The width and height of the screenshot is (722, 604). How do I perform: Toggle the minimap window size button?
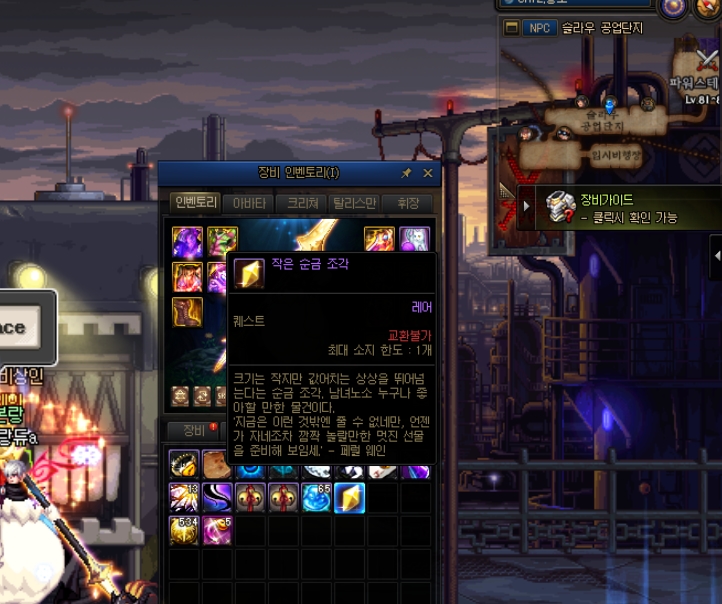pos(512,27)
